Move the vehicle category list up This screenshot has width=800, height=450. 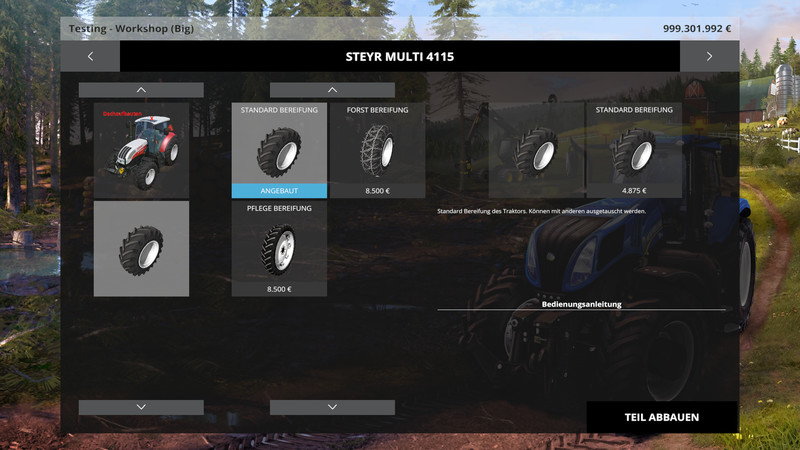click(141, 90)
